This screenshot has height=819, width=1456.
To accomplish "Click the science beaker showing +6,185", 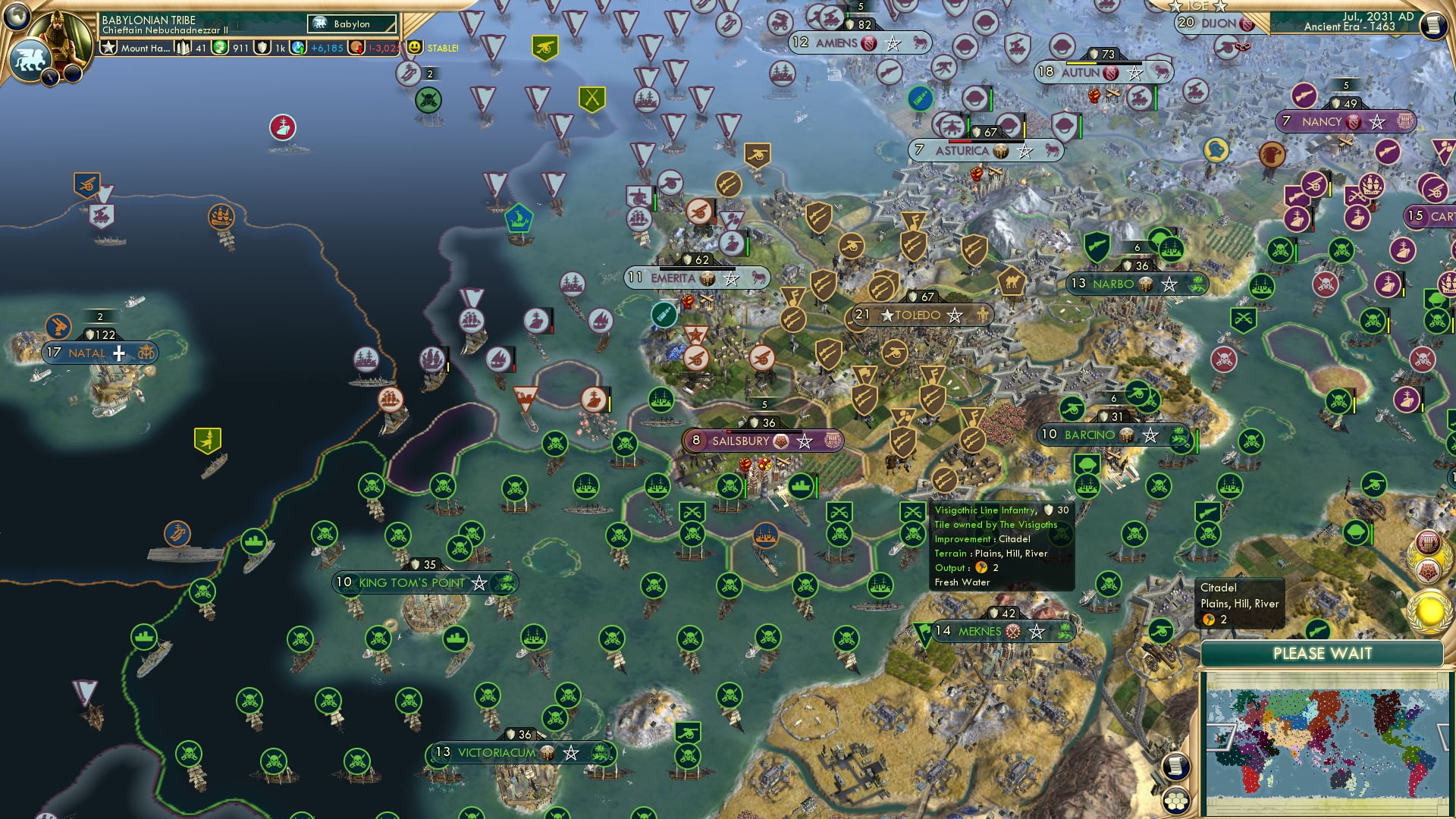I will click(297, 47).
